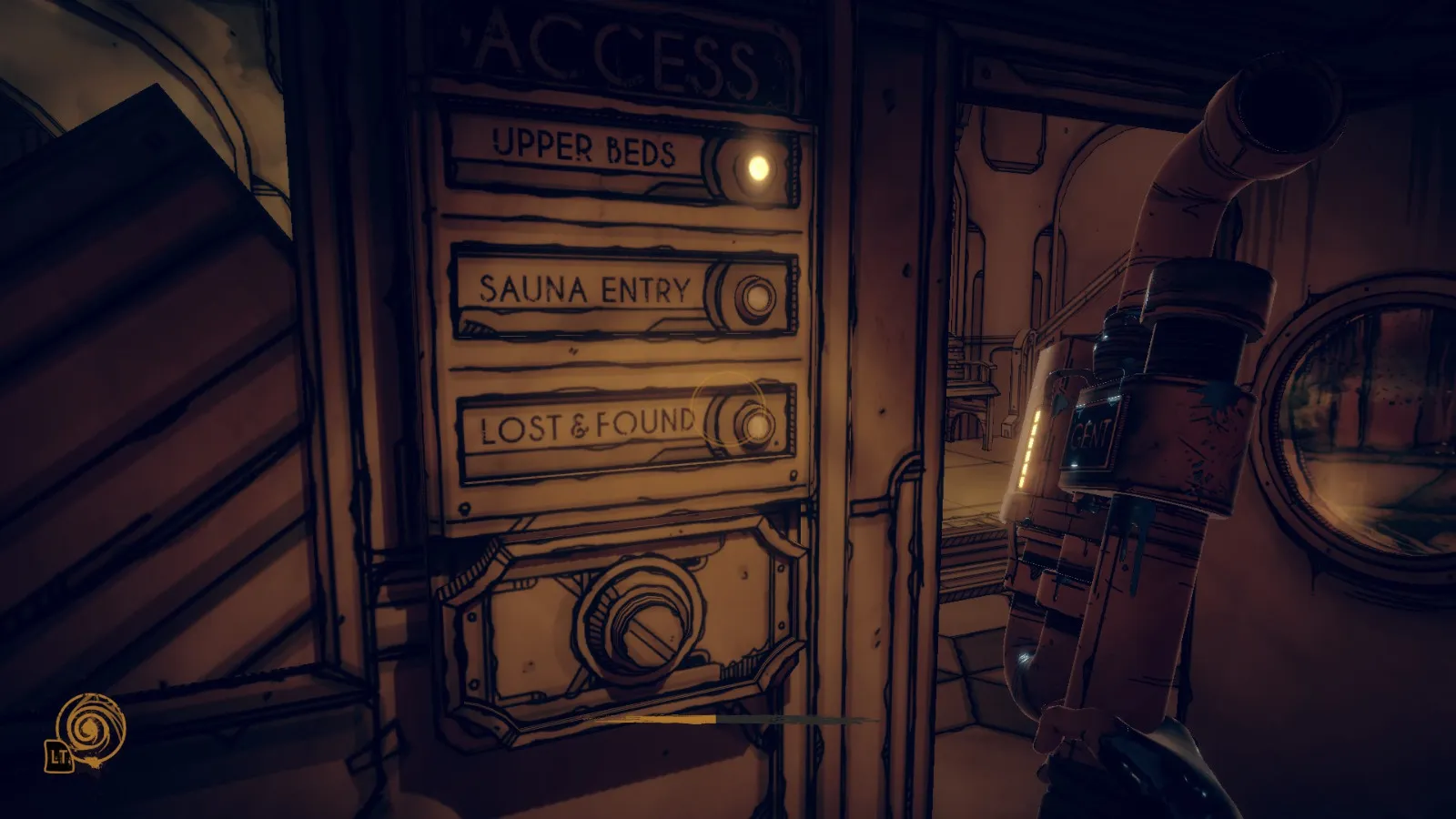Select the Upper Beds access button
The width and height of the screenshot is (1456, 819).
pyautogui.click(x=757, y=167)
